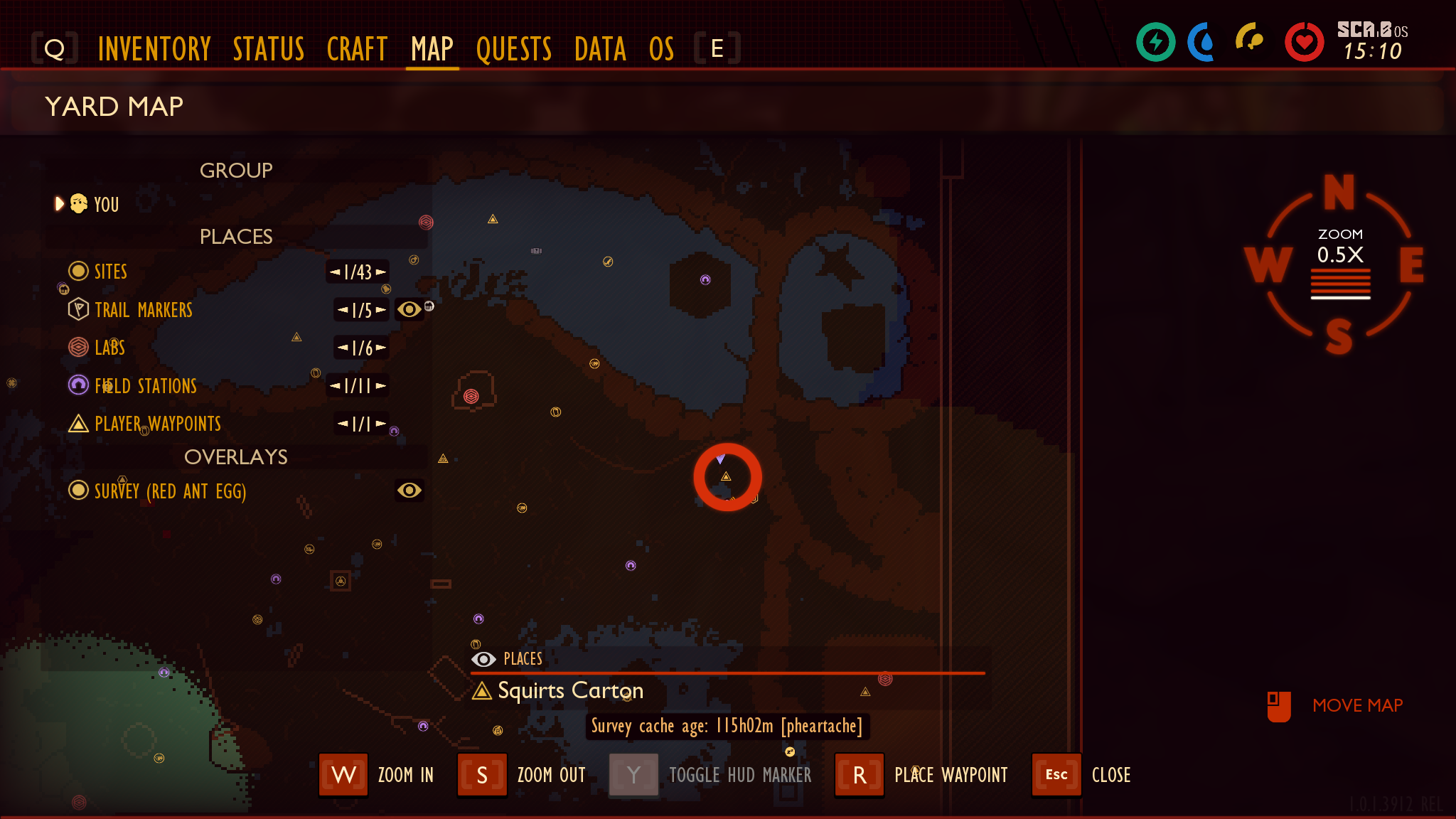Switch to the QUESTS tab

(514, 48)
